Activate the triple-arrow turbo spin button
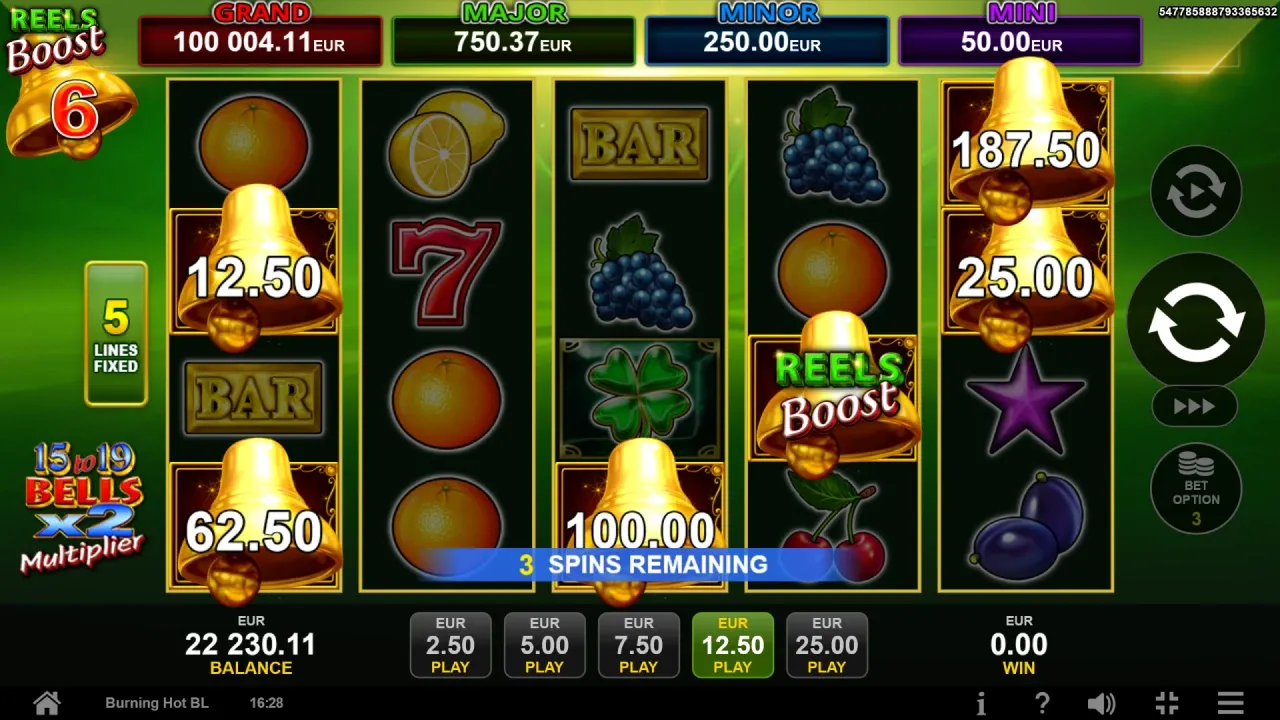This screenshot has width=1280, height=720. point(1195,406)
